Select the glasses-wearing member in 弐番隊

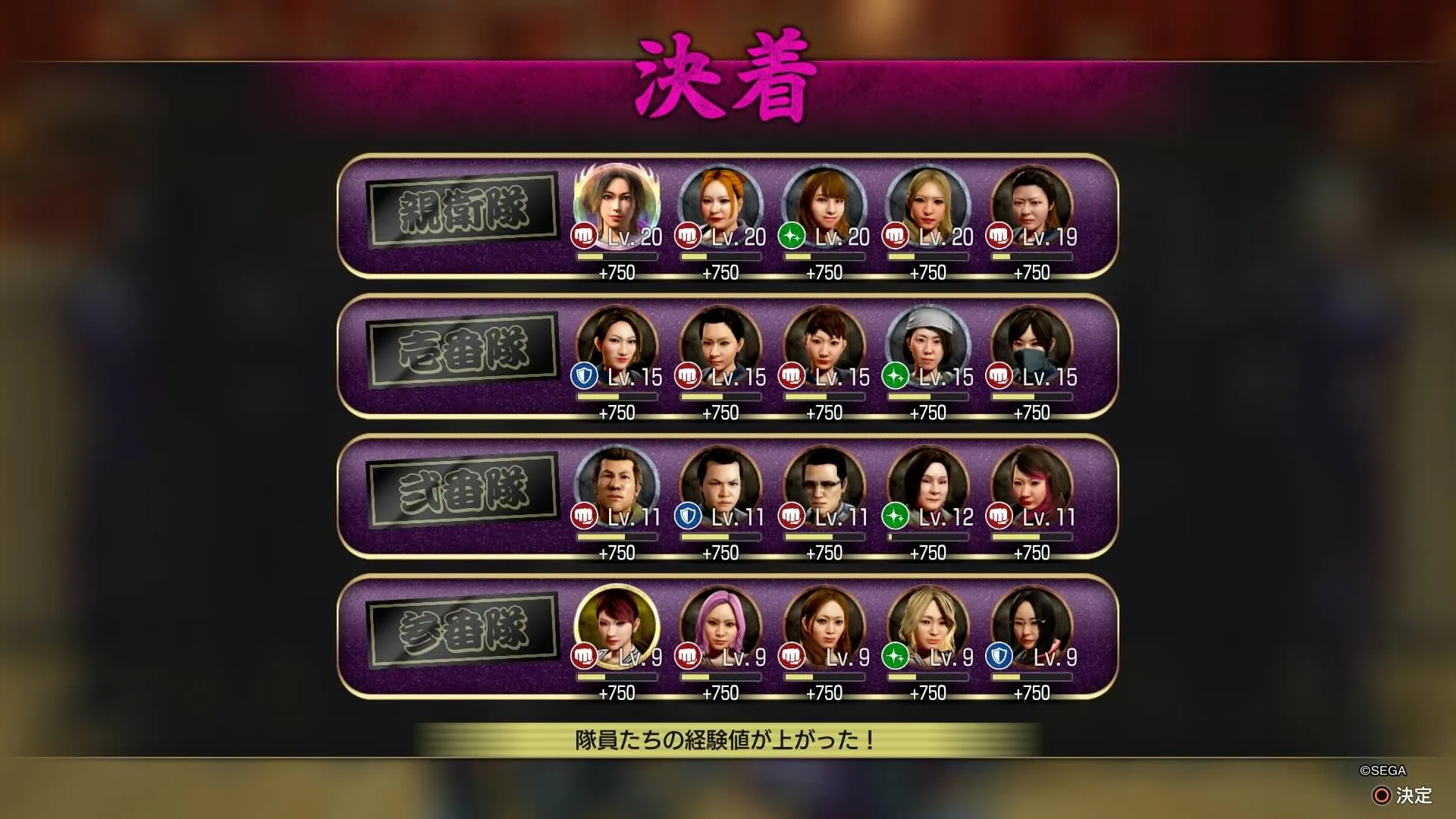(825, 483)
